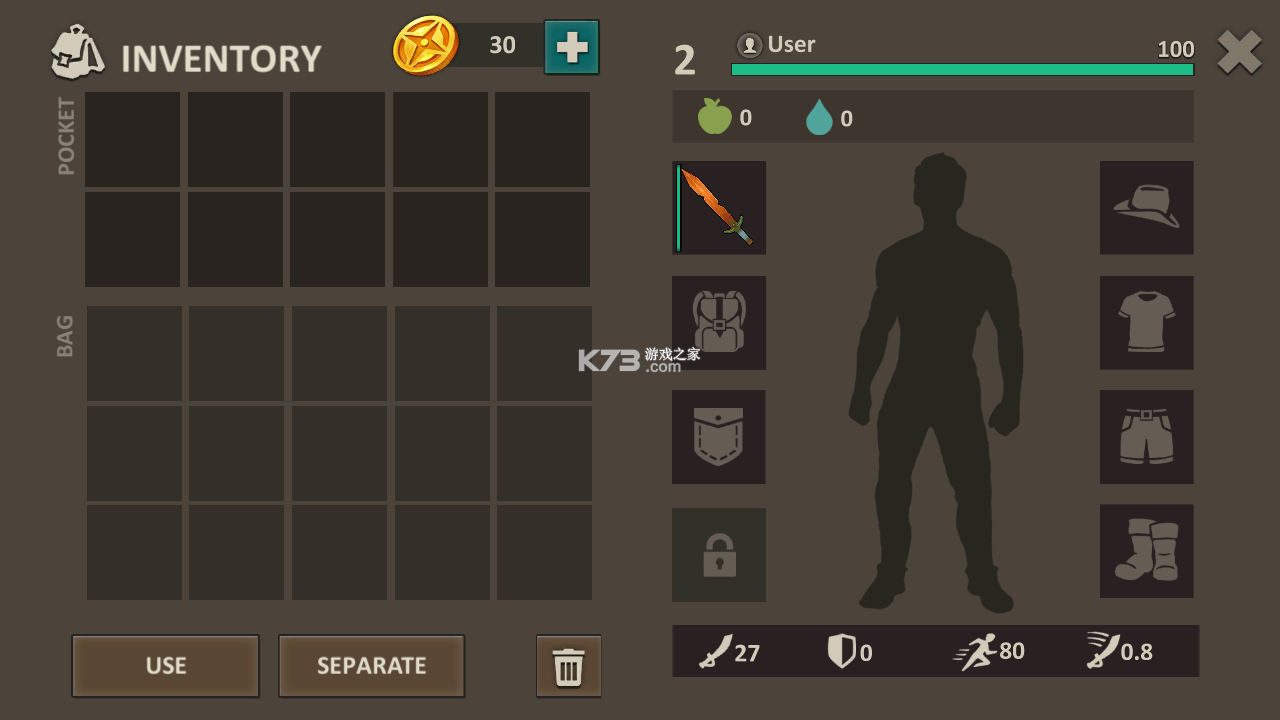Viewport: 1280px width, 720px height.
Task: Click the green health bar
Action: point(960,69)
